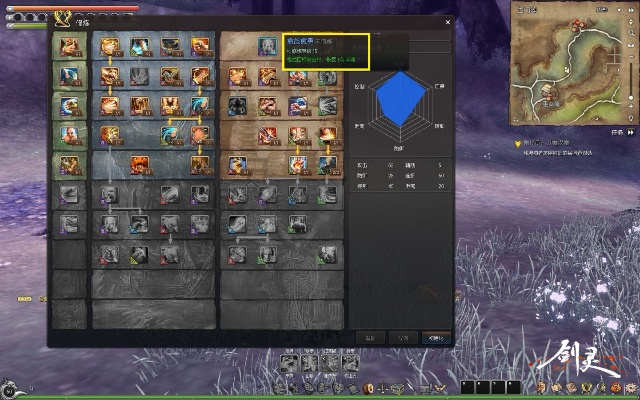This screenshot has height=400, width=640.
Task: Open the minimap
Action: pyautogui.click(x=567, y=60)
